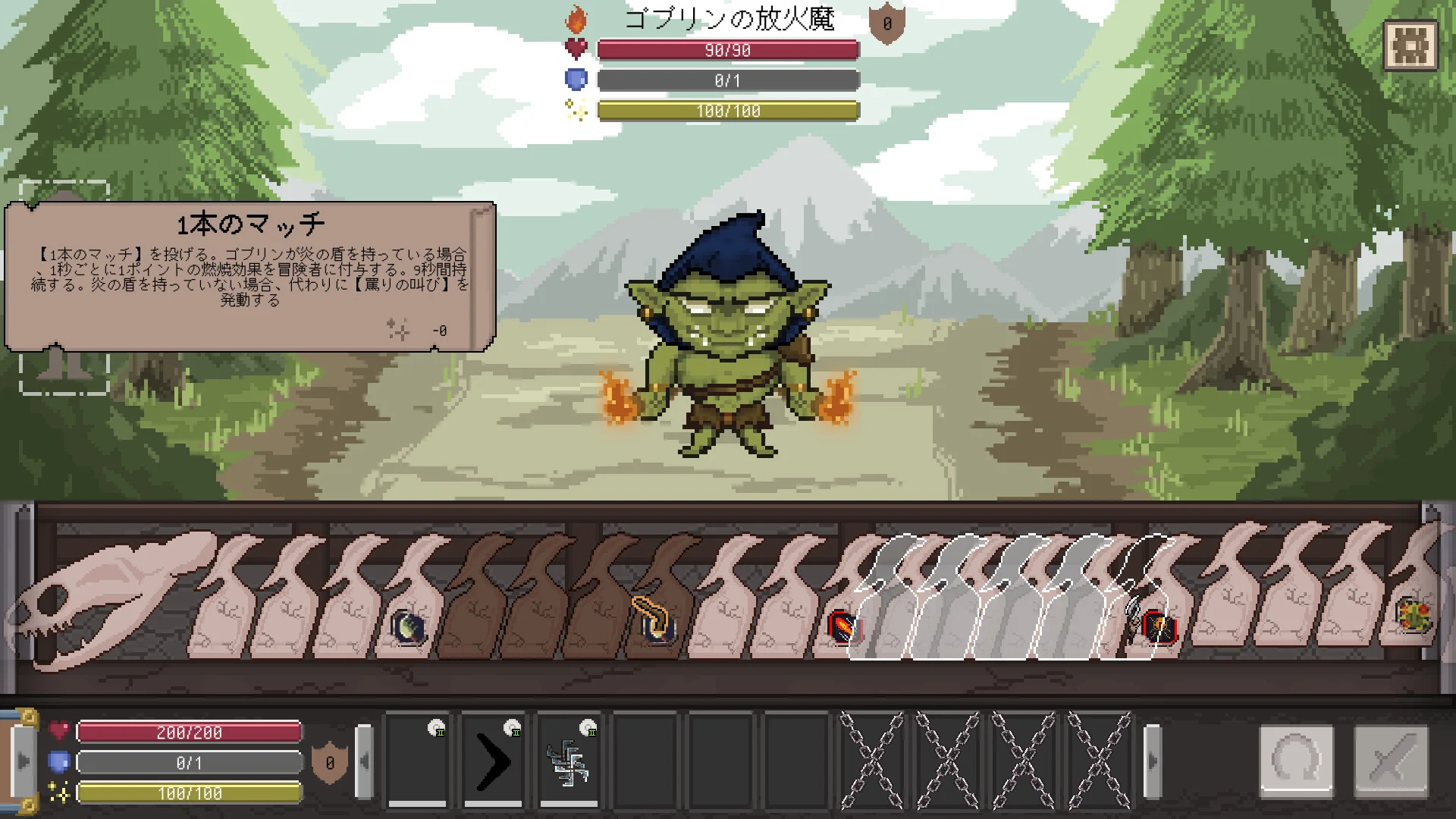Click the flame icon beside the goblin's name
Screen dimensions: 1456x819
pyautogui.click(x=576, y=20)
